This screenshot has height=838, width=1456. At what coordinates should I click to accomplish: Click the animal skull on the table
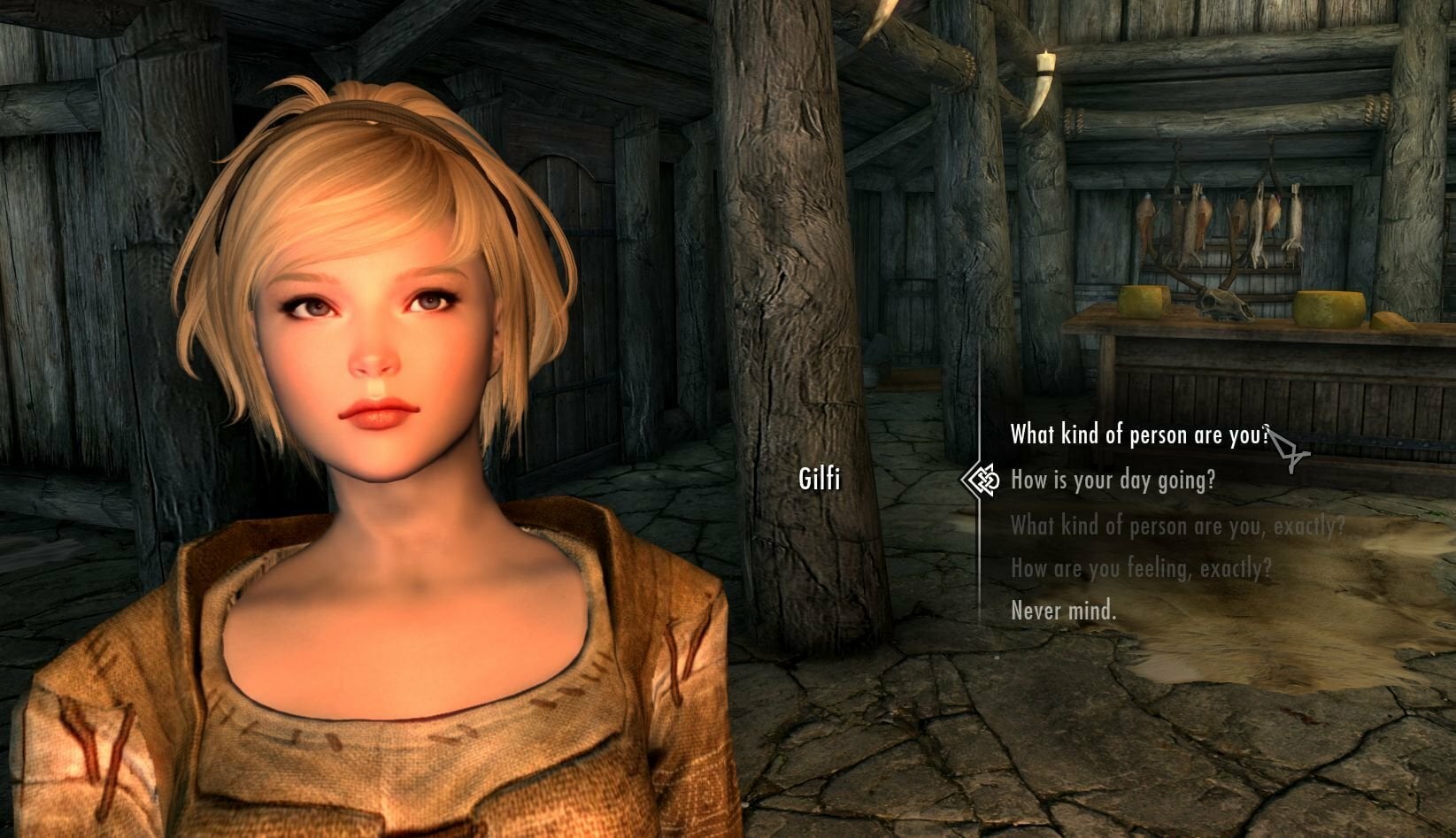pos(1222,305)
